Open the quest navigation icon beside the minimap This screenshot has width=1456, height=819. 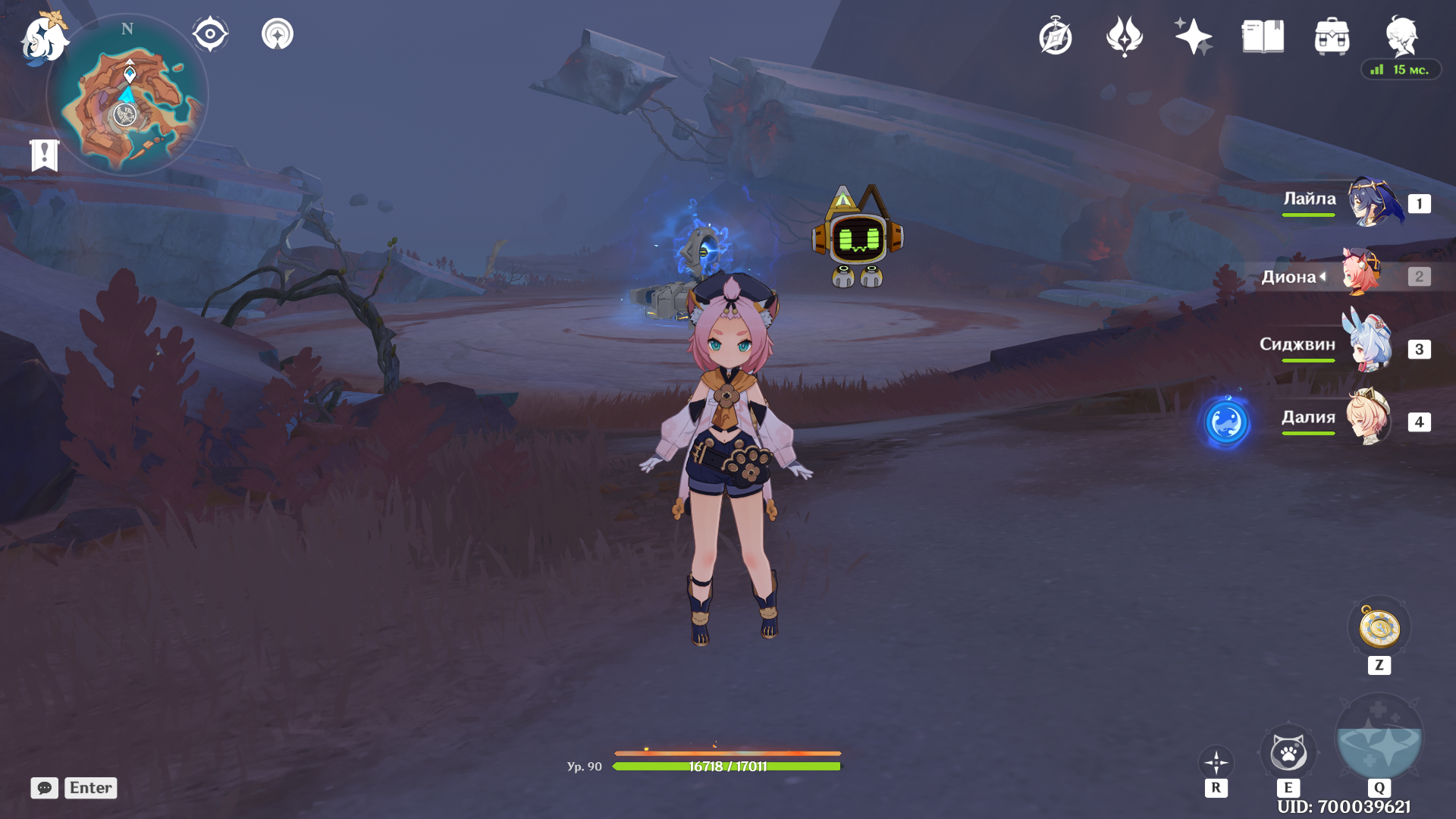click(278, 34)
